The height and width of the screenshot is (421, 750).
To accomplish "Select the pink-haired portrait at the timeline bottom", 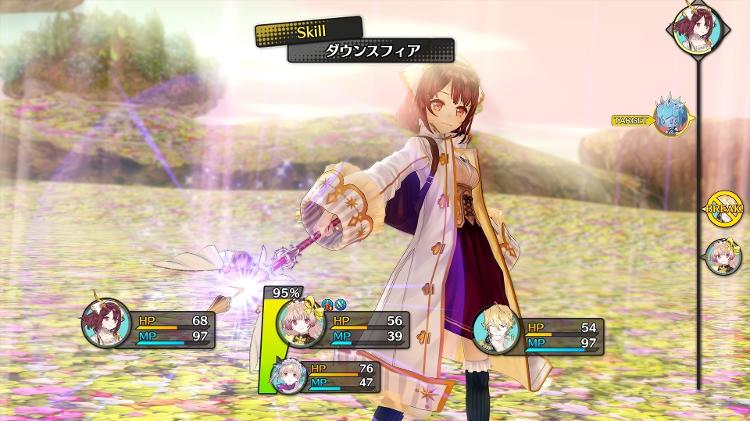I will [x=721, y=256].
